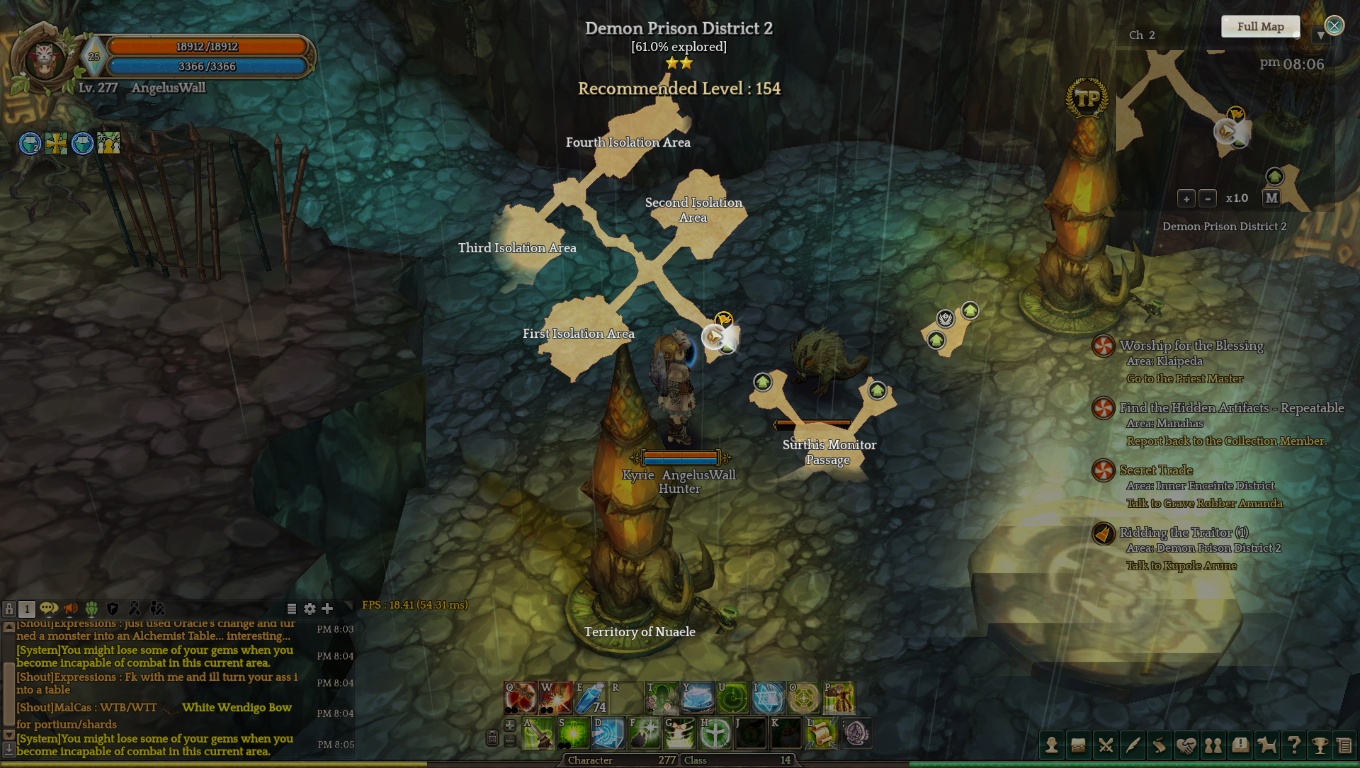Open the companion pet menu icon
This screenshot has width=1360, height=768.
pos(1267,745)
